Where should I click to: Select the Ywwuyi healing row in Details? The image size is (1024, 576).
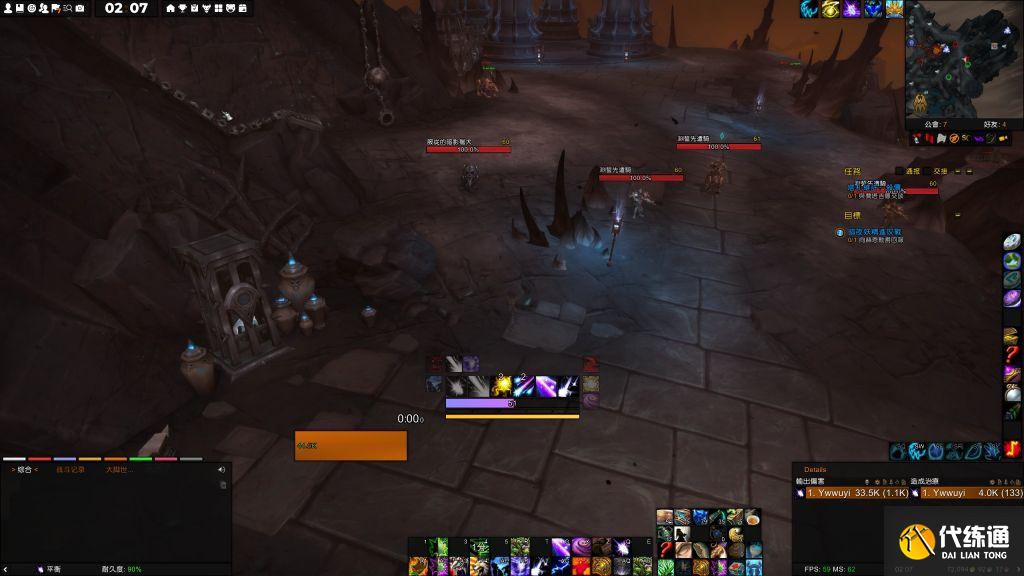pyautogui.click(x=972, y=492)
